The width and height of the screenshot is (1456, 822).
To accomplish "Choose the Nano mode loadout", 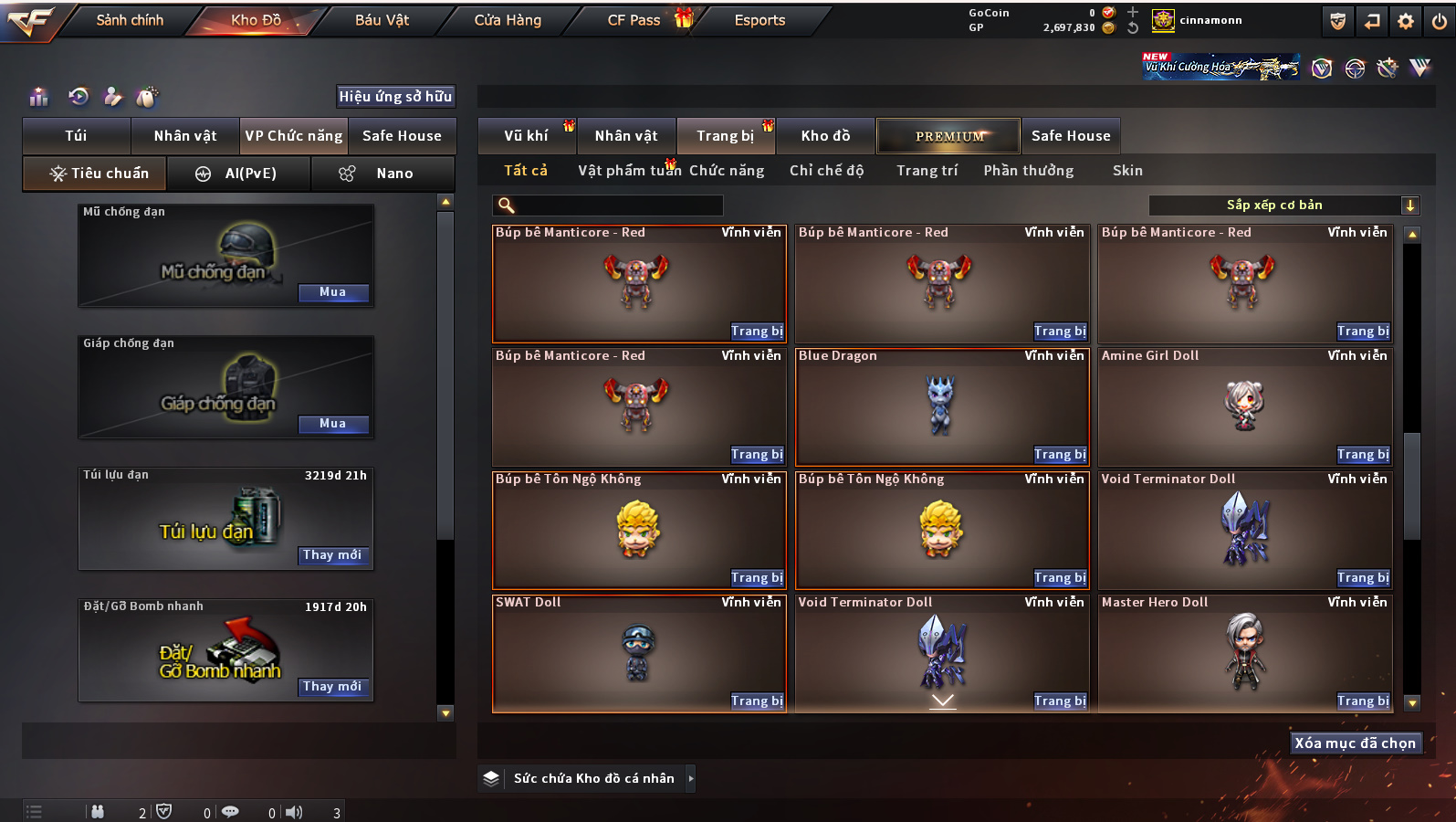I will 382,174.
